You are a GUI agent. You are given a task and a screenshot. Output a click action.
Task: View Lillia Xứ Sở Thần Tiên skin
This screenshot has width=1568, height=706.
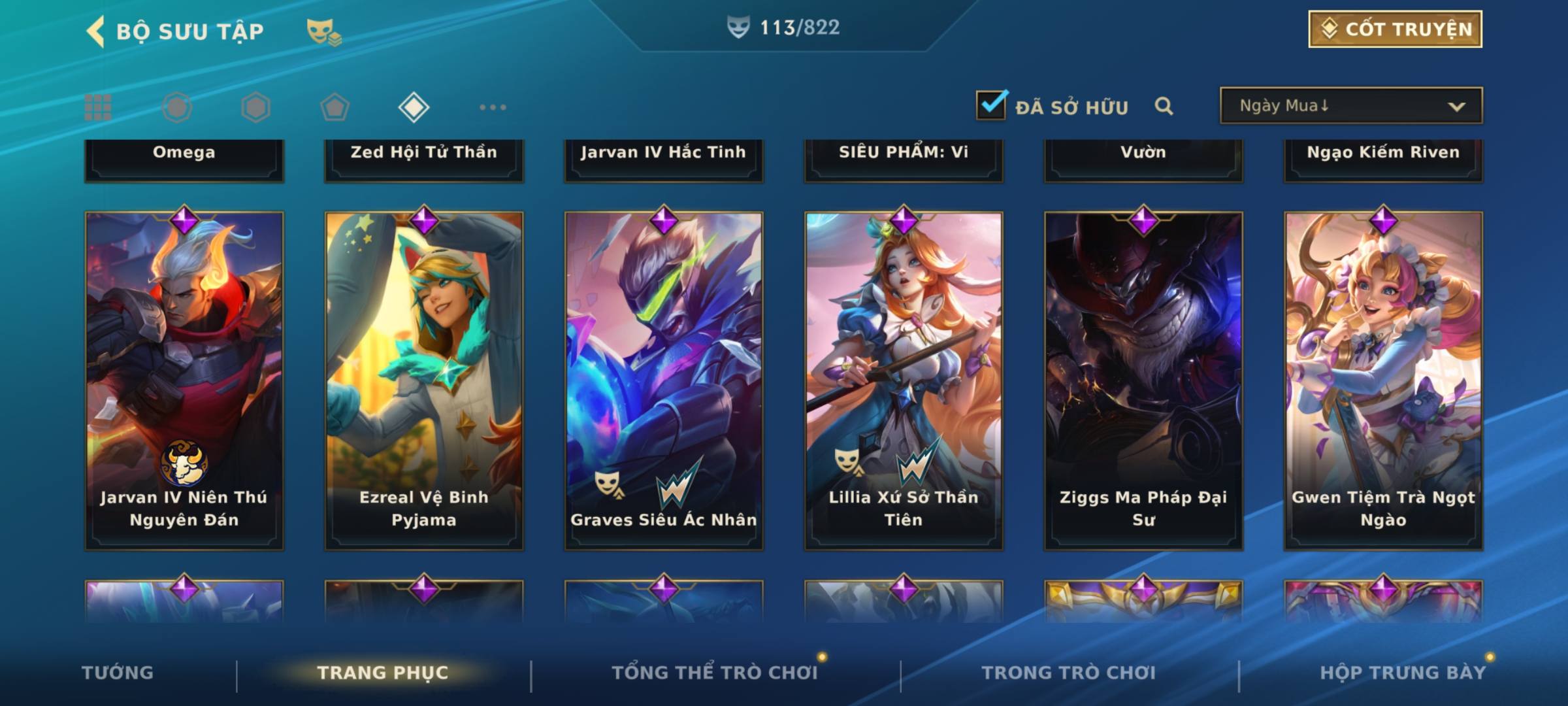click(904, 379)
